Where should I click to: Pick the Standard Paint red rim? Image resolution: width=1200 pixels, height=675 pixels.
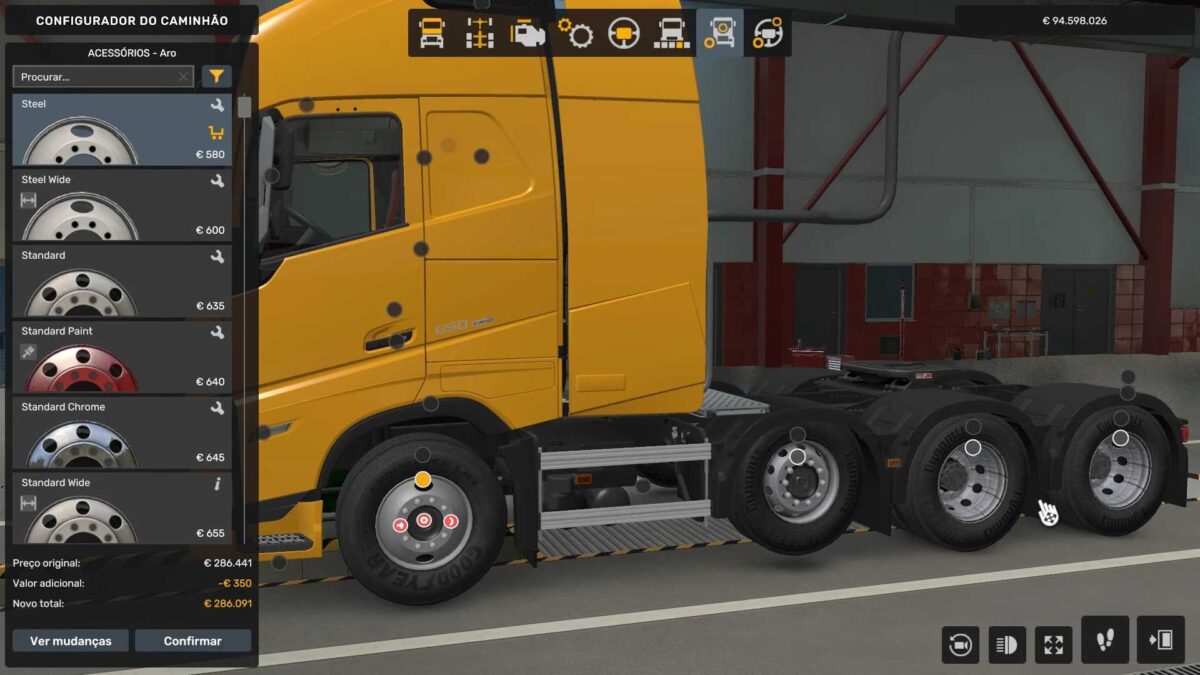[122, 357]
